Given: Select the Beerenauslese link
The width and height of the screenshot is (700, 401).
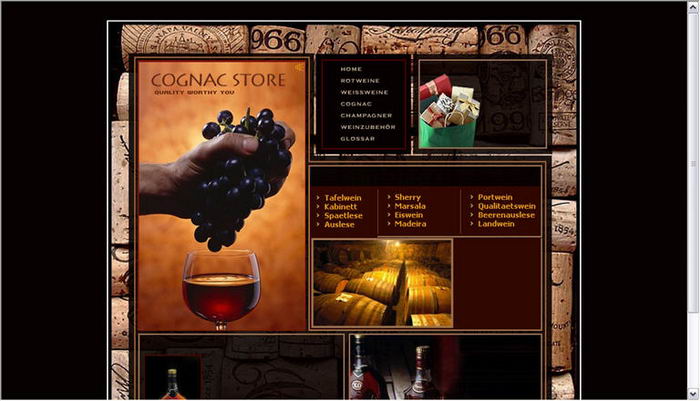Looking at the screenshot, I should (506, 216).
